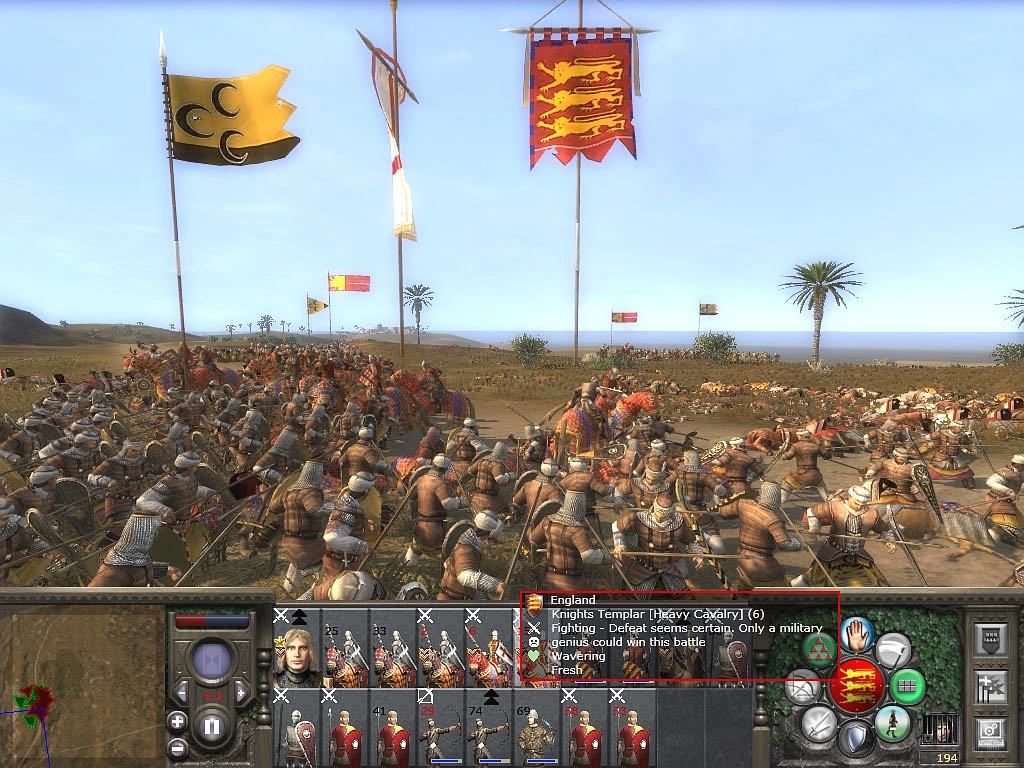1024x768 pixels.
Task: Toggle the shield guard mode button
Action: 857,739
